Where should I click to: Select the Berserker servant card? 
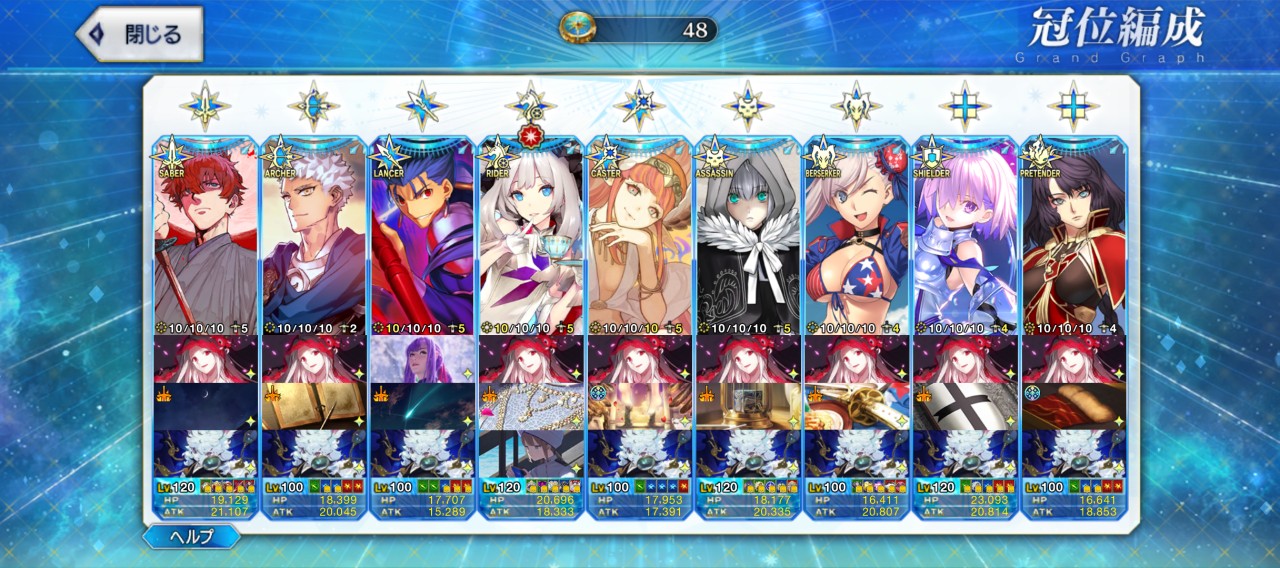pos(855,235)
